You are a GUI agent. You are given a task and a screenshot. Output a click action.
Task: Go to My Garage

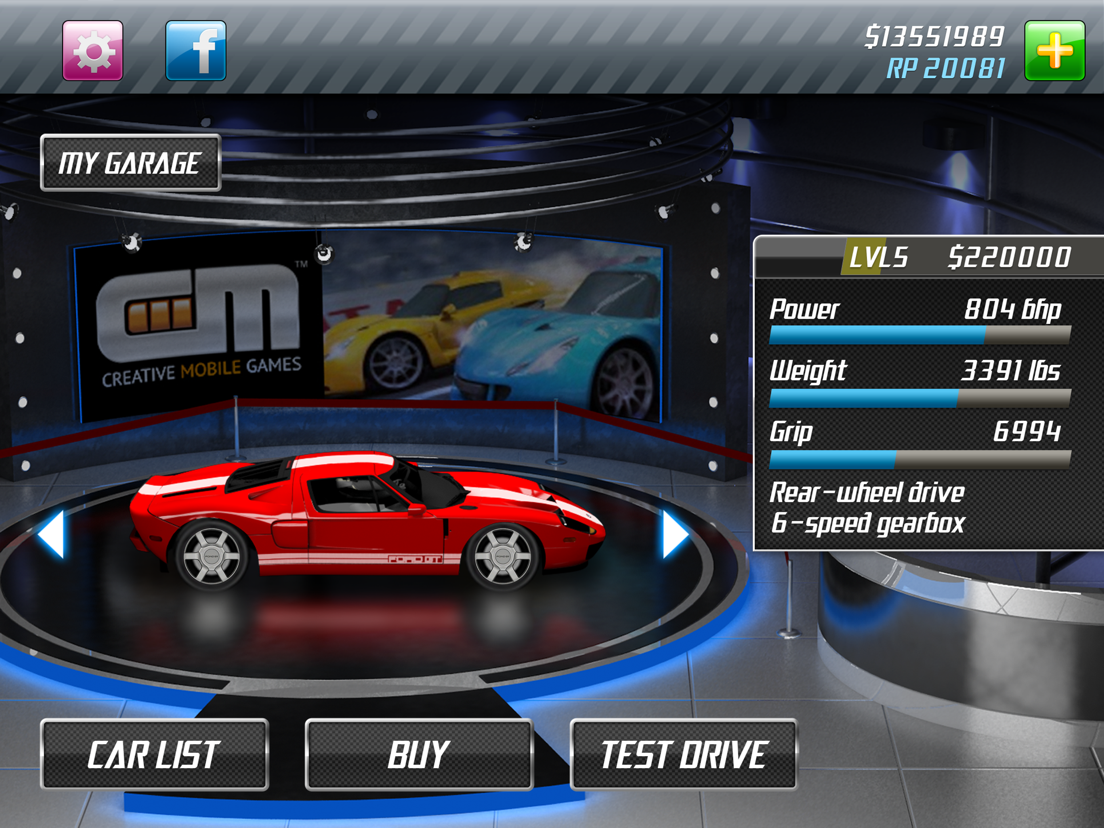[x=130, y=163]
